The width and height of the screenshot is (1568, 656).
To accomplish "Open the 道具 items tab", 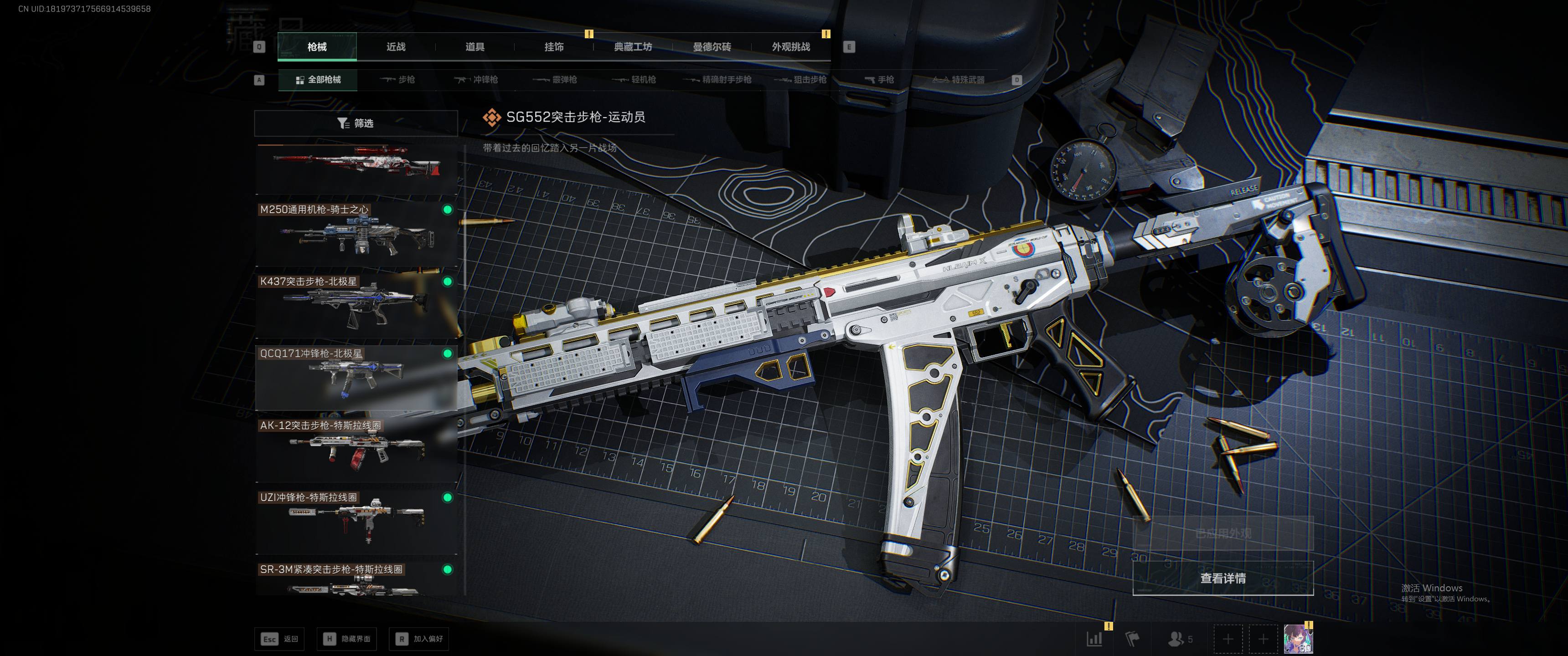I will (x=475, y=47).
